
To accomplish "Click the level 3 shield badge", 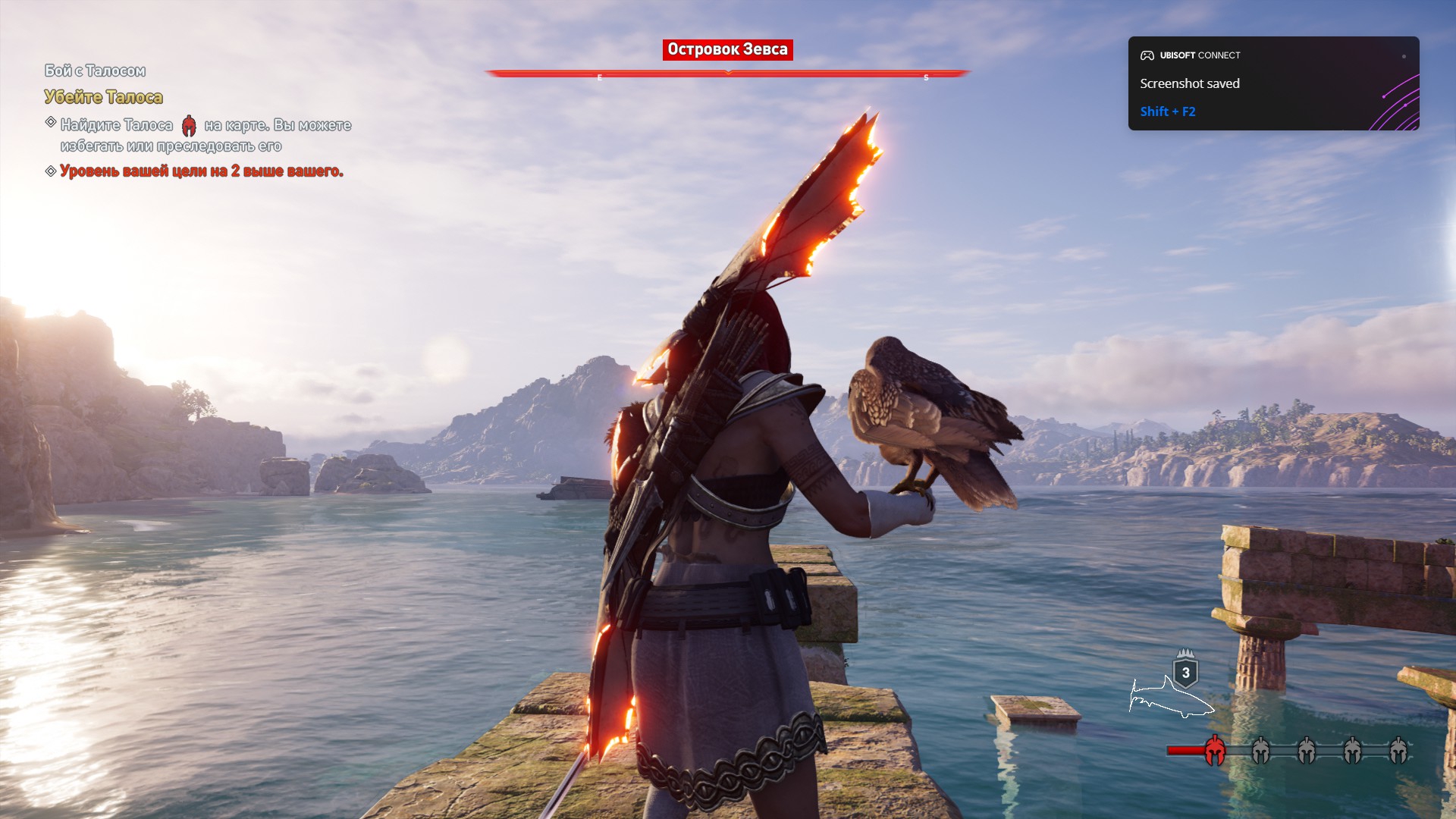I will pyautogui.click(x=1185, y=672).
